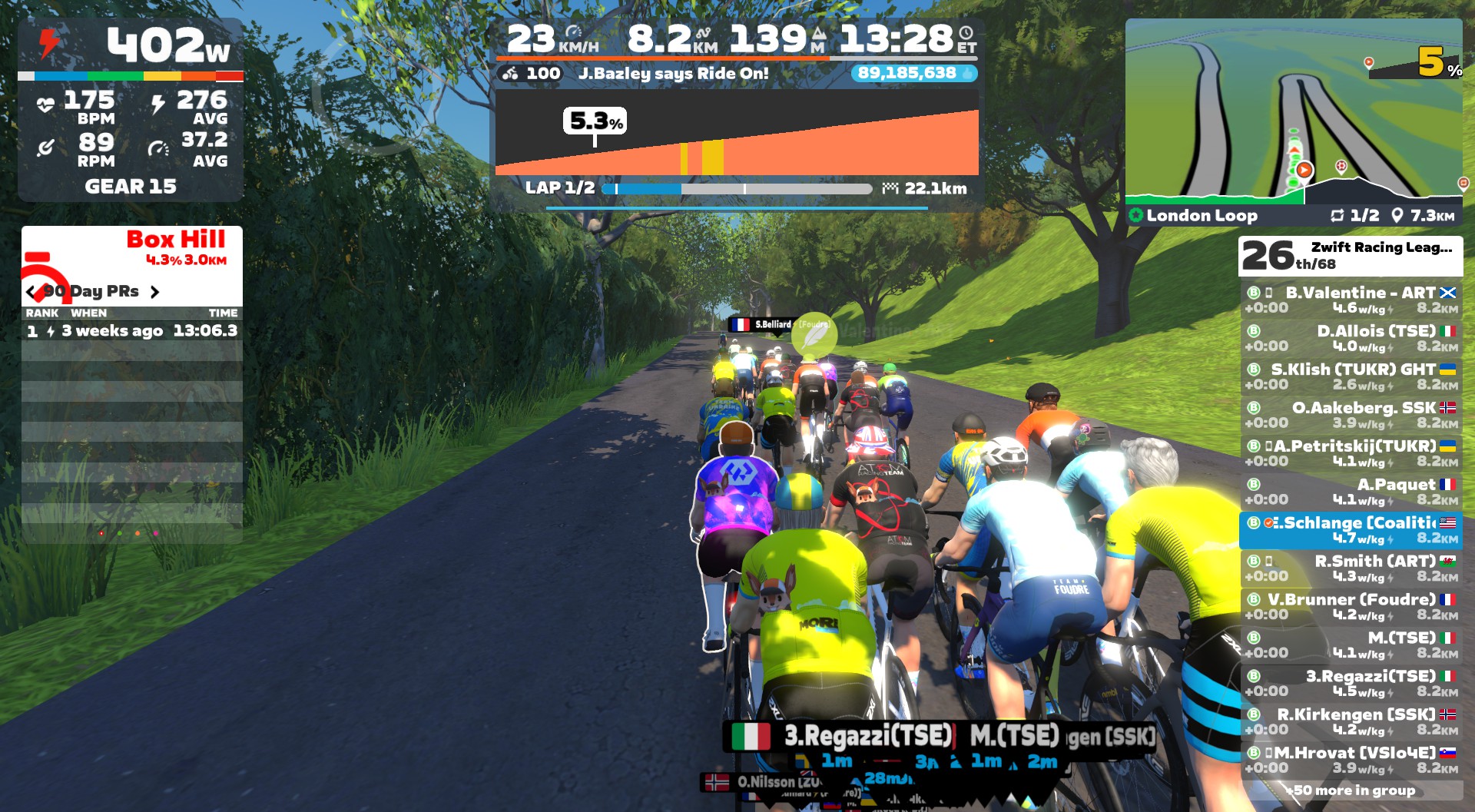1475x812 pixels.
Task: Select B.Valentine - ART in rider list
Action: pos(1351,300)
